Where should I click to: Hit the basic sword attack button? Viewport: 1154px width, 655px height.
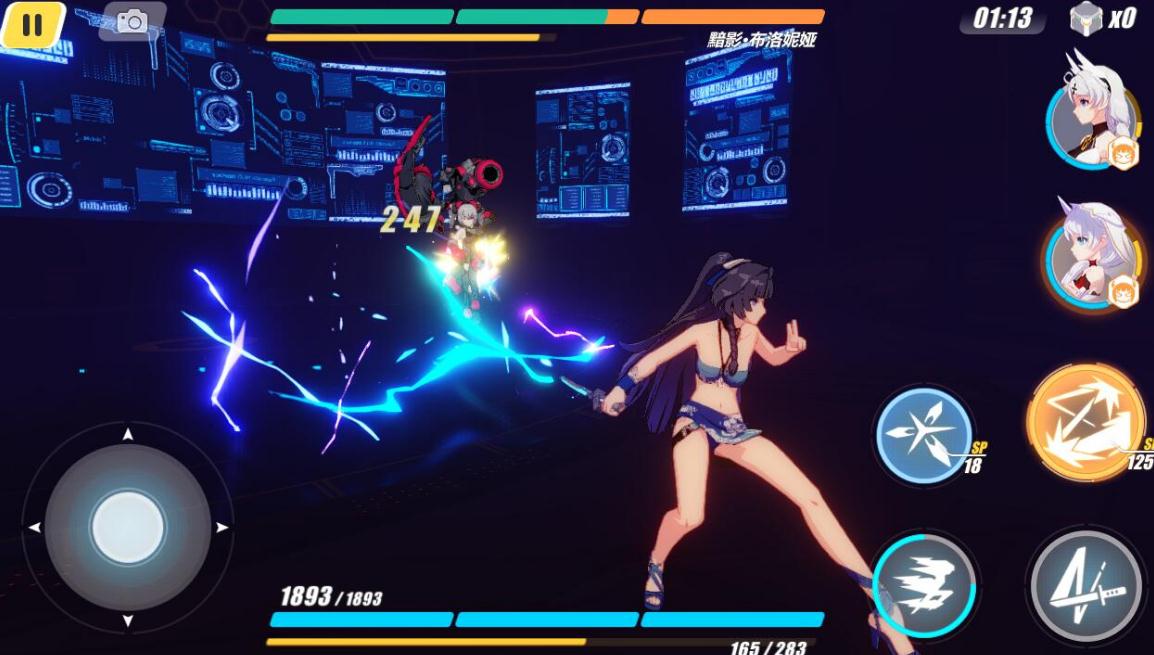tap(1086, 587)
